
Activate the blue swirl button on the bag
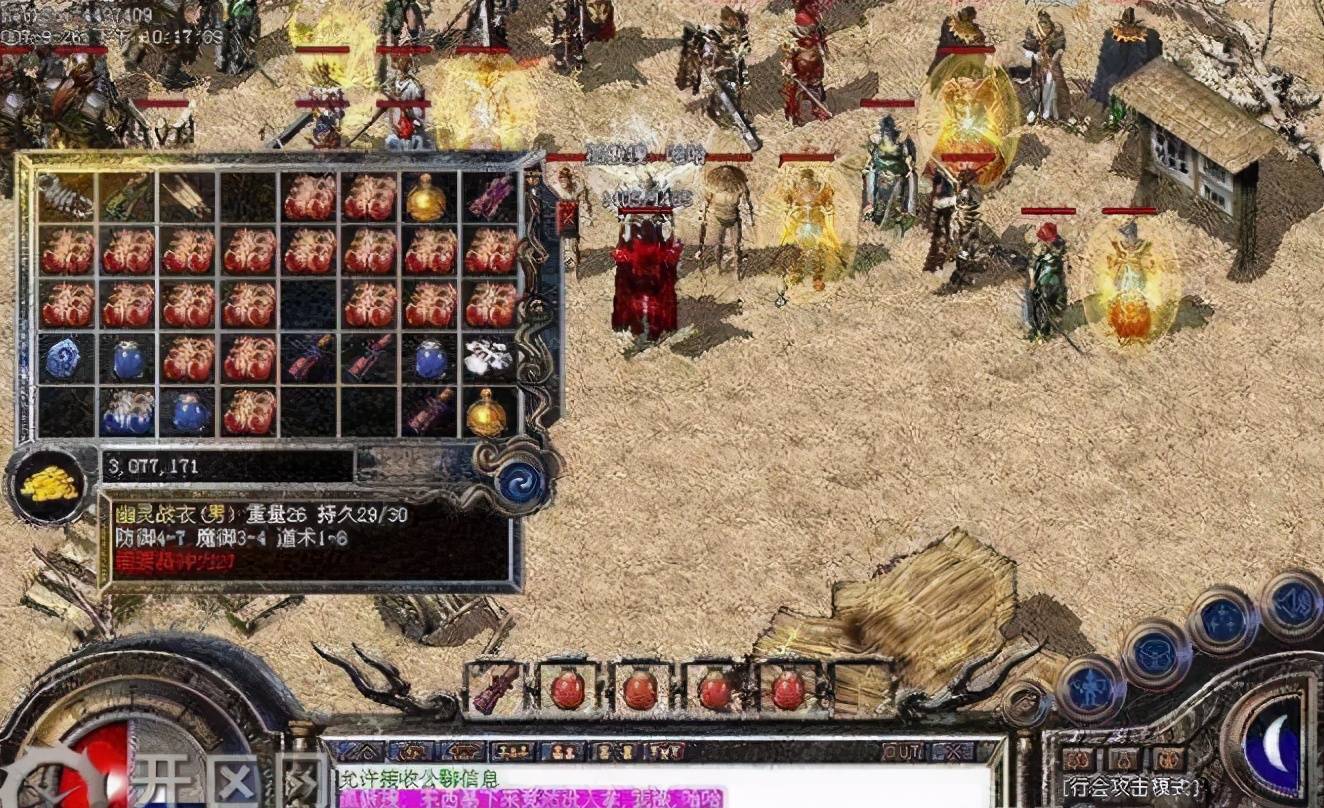point(521,482)
